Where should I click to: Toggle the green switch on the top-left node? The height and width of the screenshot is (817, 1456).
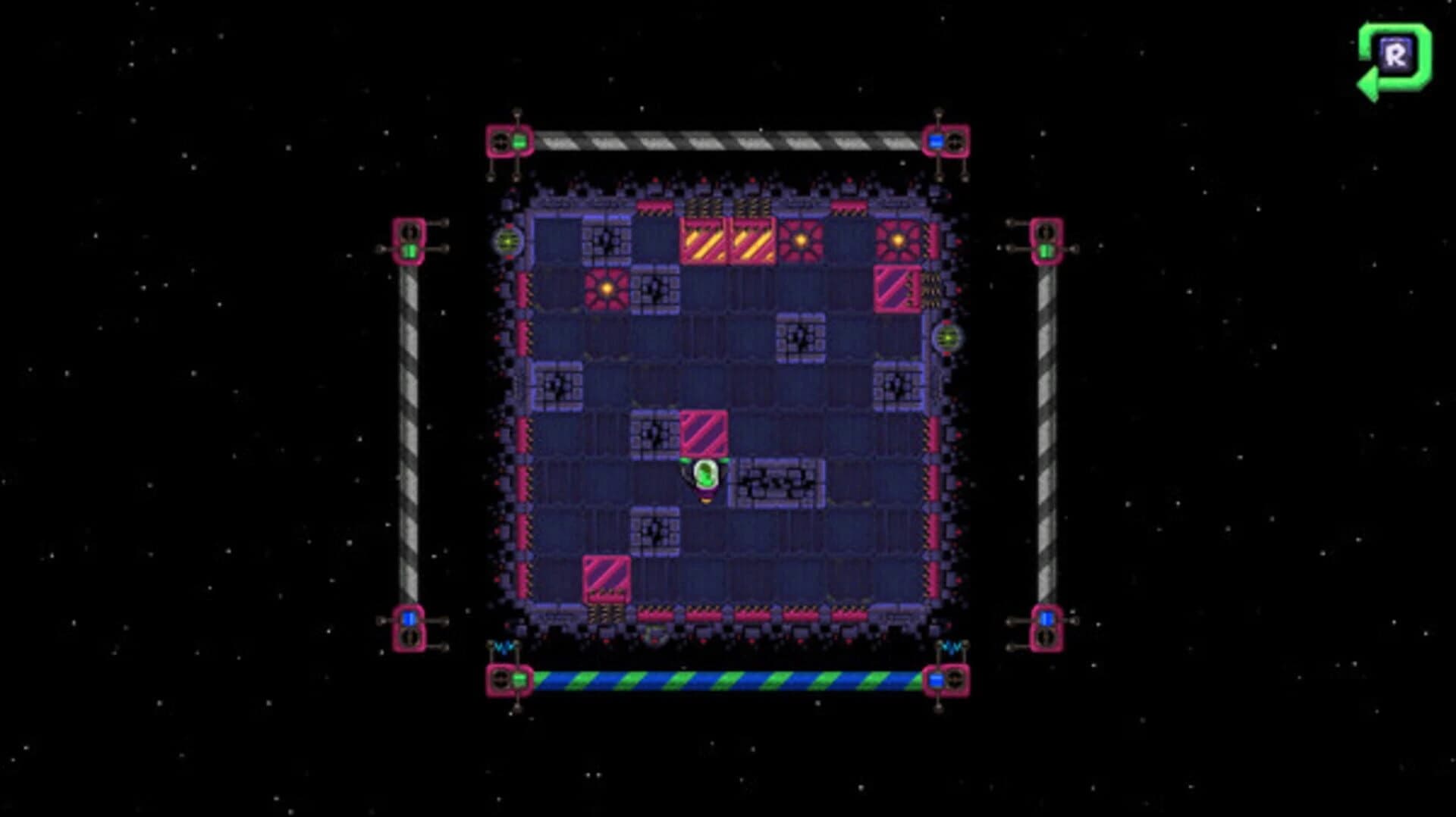pyautogui.click(x=519, y=140)
